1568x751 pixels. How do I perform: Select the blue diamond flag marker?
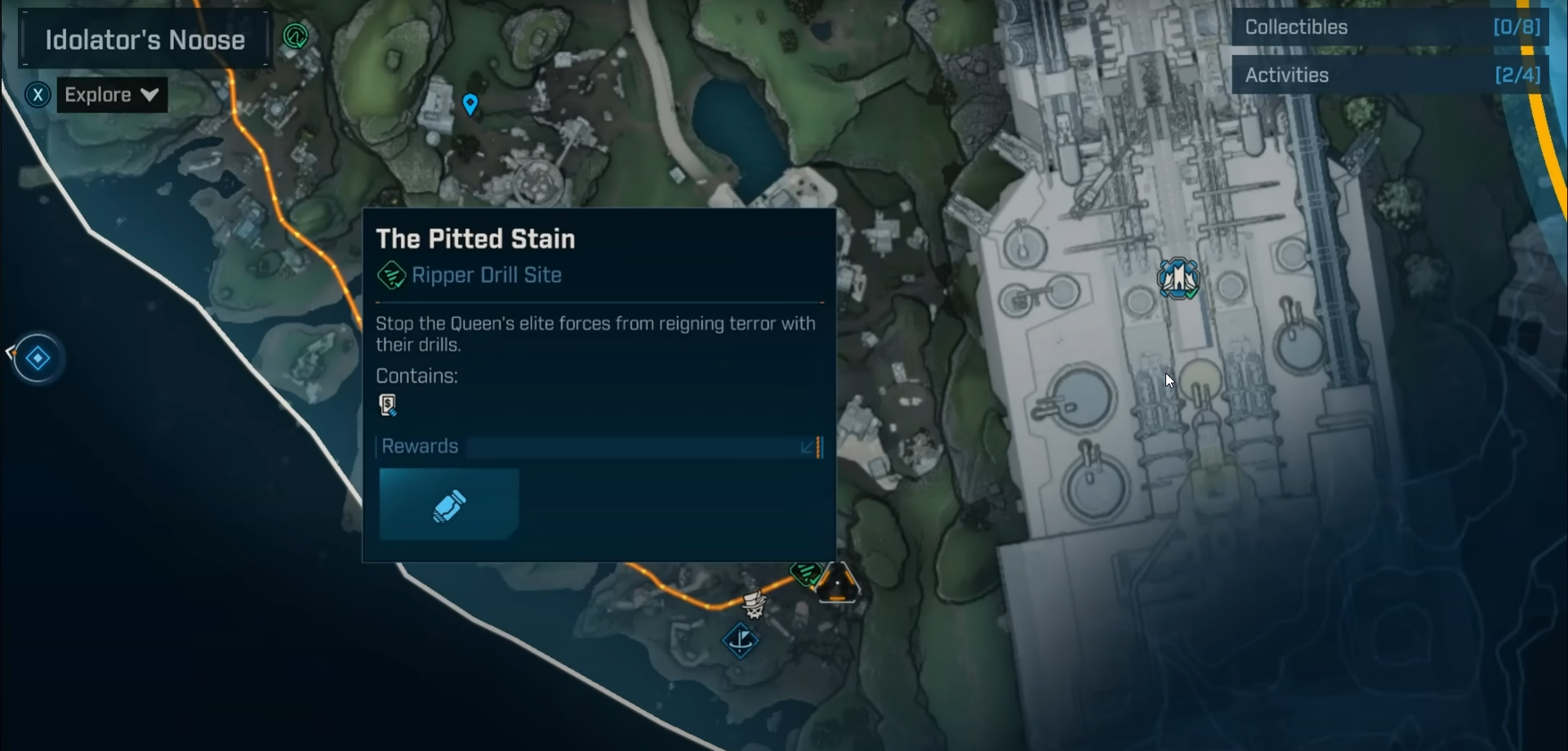(x=741, y=639)
